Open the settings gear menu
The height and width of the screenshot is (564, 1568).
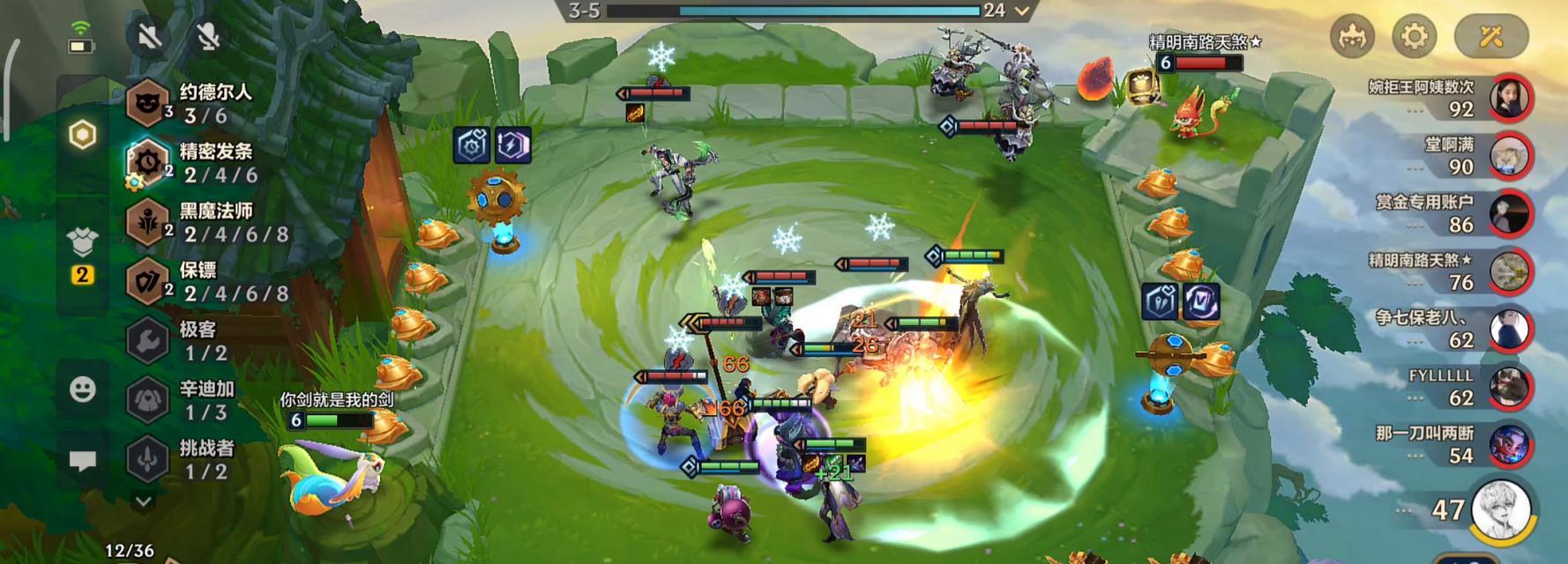pyautogui.click(x=1414, y=36)
